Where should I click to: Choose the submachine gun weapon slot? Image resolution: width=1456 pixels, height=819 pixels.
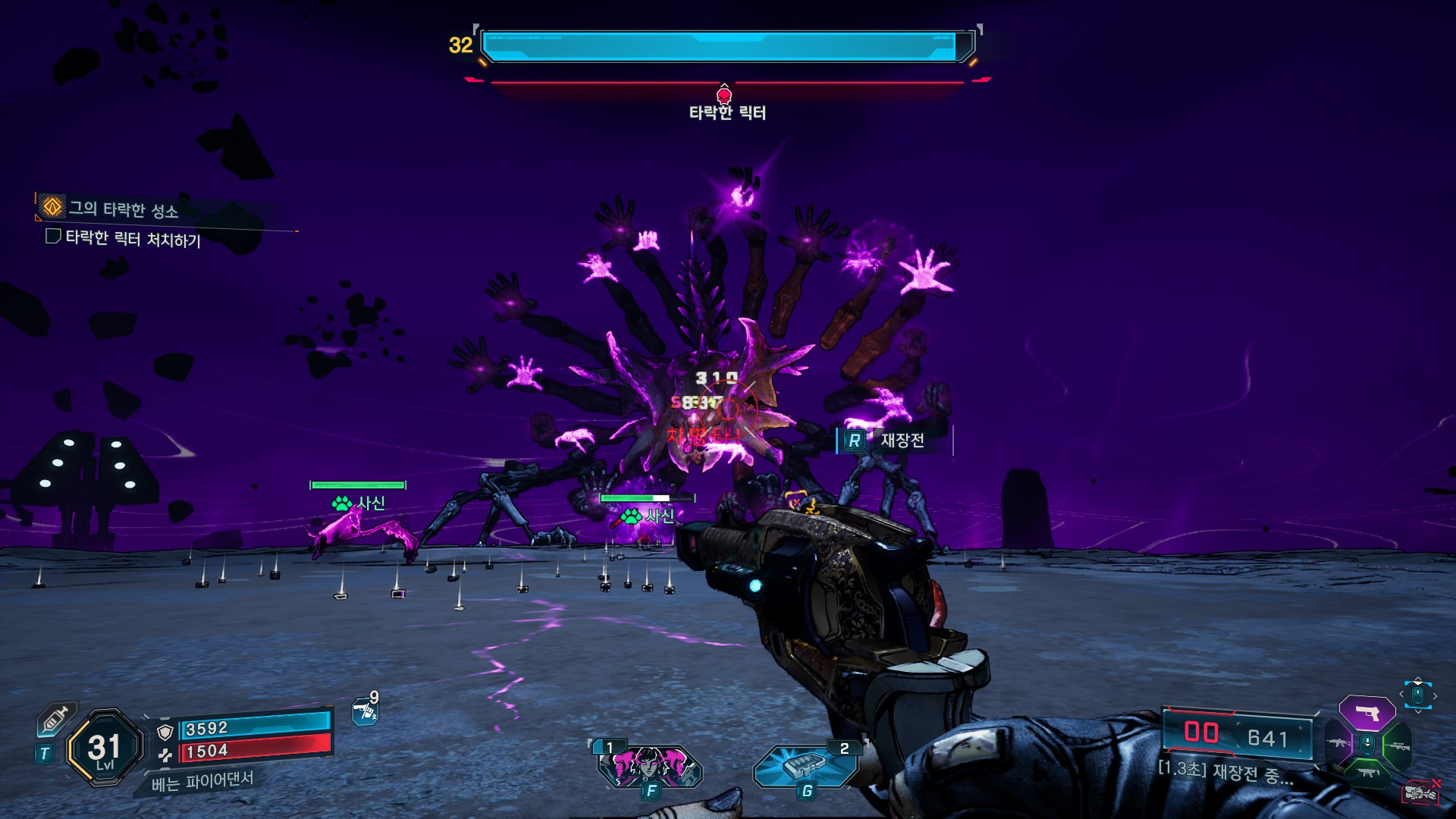click(x=1367, y=773)
